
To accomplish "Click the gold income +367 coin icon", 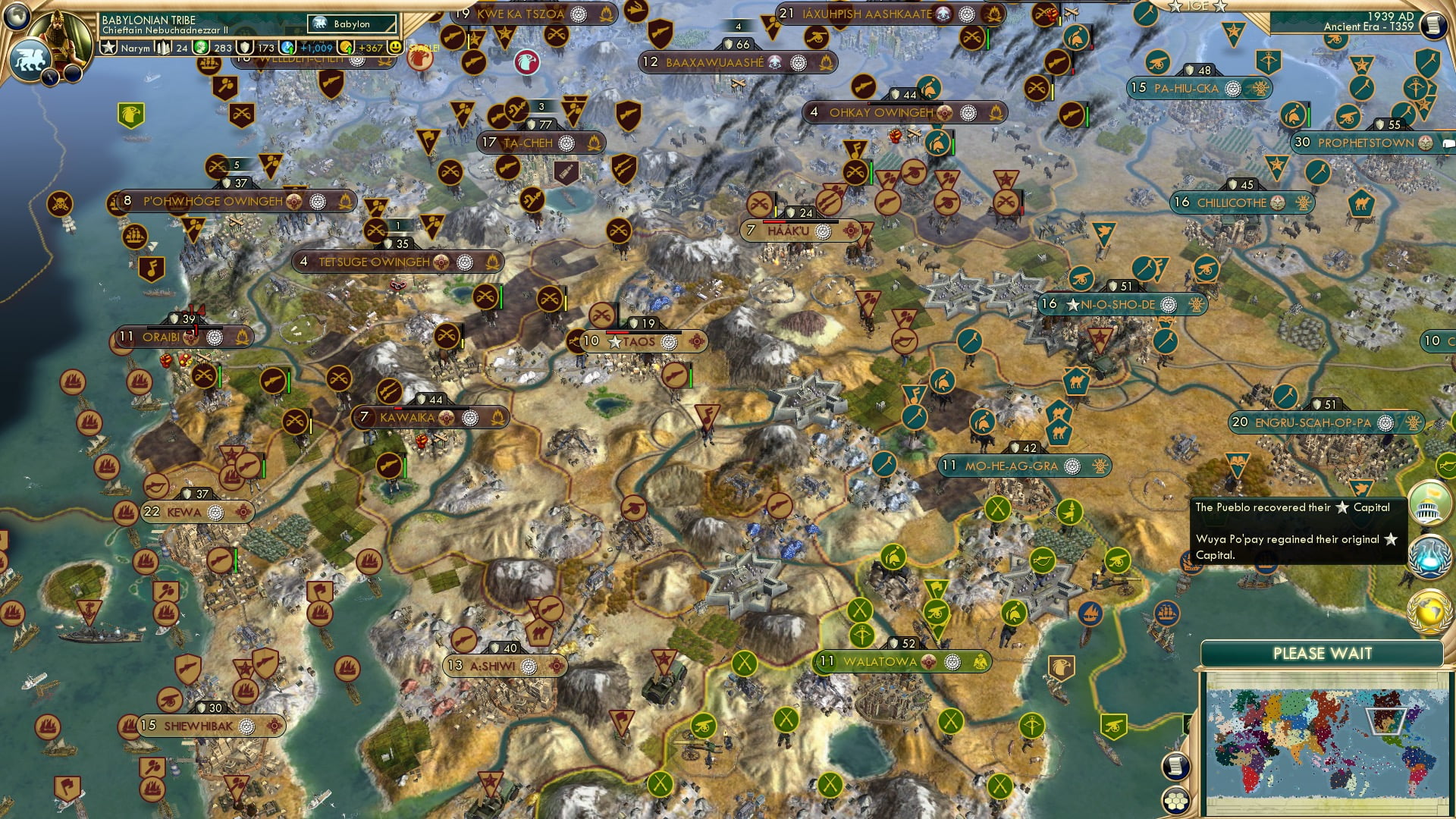I will (346, 48).
